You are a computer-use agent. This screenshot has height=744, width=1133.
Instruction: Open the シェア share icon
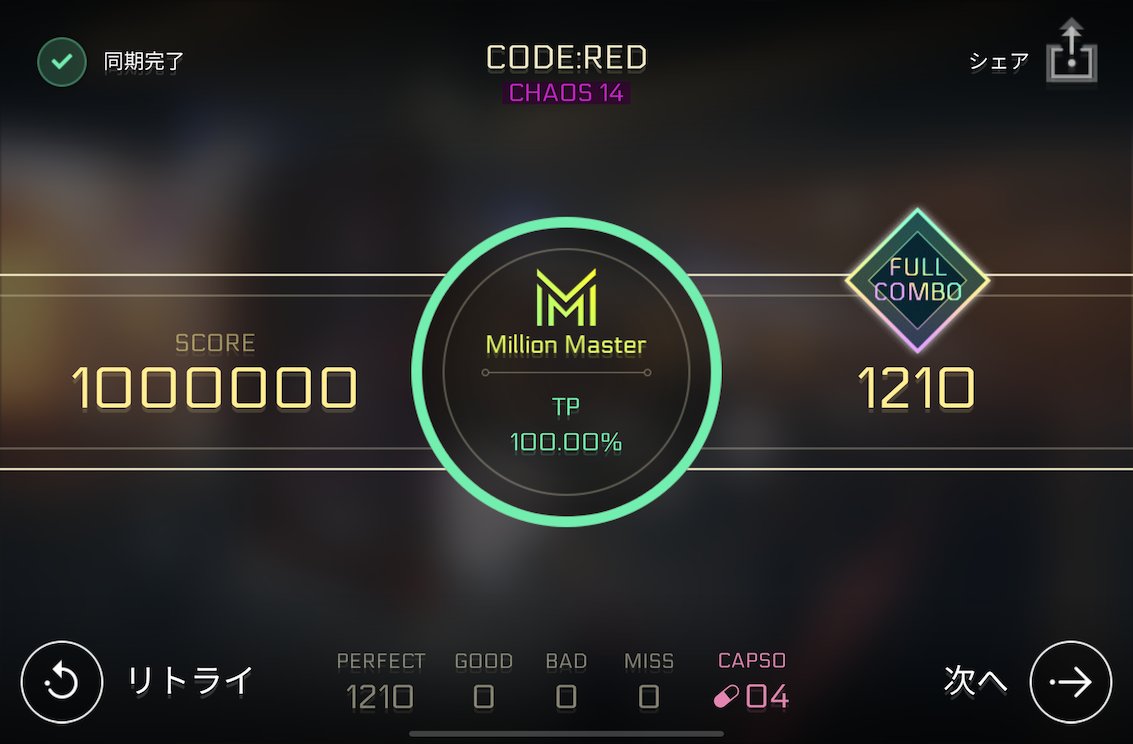1071,54
